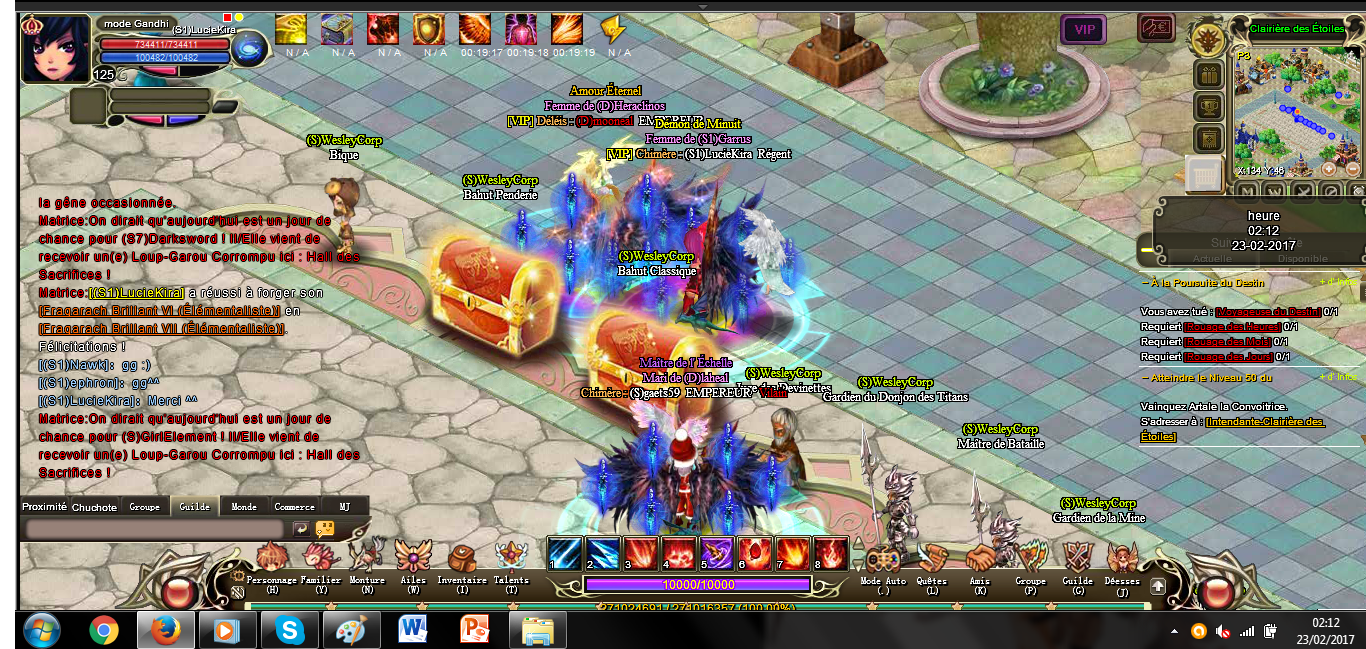The height and width of the screenshot is (649, 1366).
Task: Switch to the Monde chat tab
Action: (244, 507)
